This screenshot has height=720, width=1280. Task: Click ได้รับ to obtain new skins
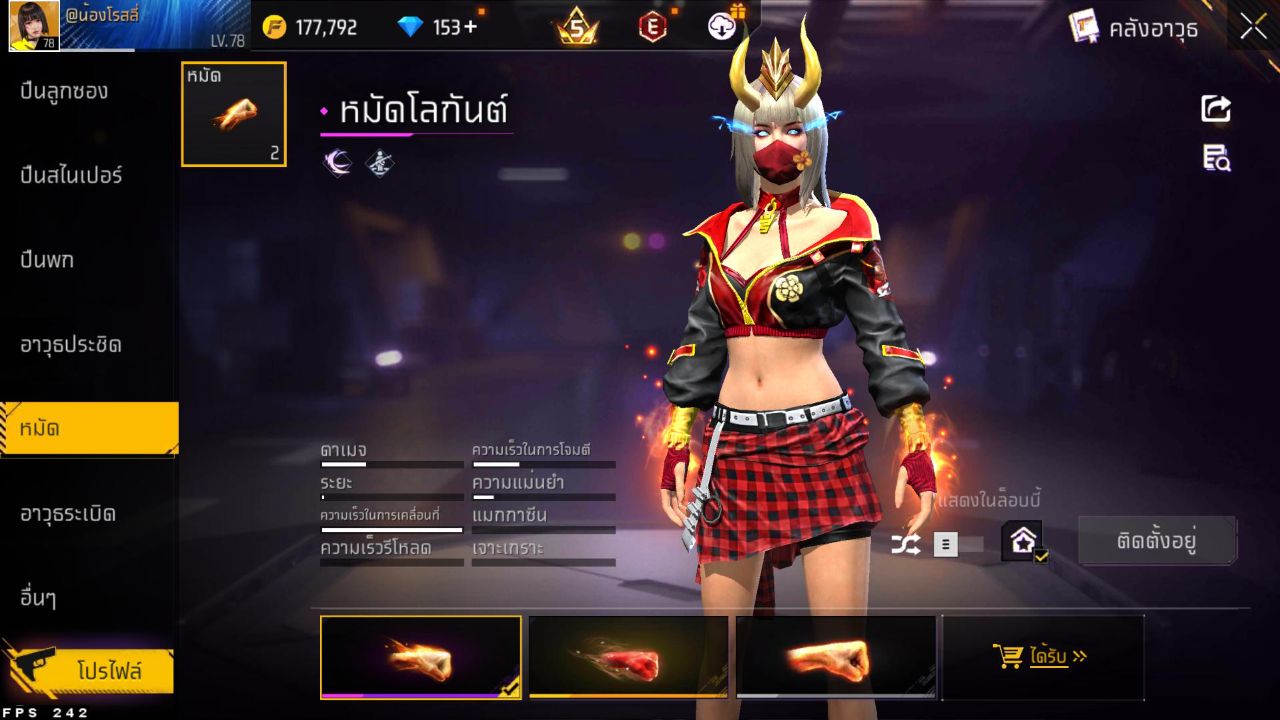click(1043, 656)
